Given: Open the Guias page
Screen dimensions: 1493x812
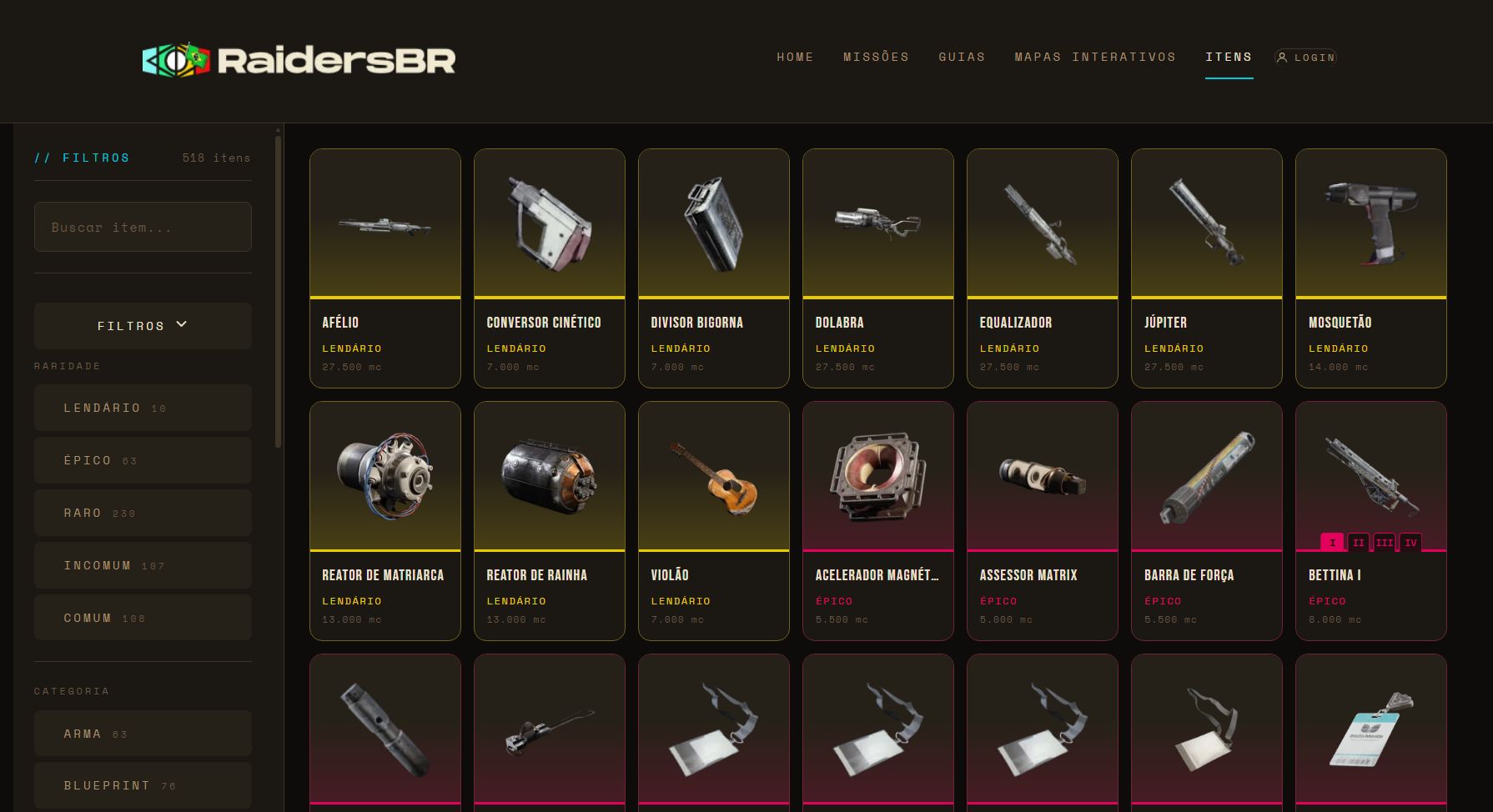Looking at the screenshot, I should [x=962, y=57].
